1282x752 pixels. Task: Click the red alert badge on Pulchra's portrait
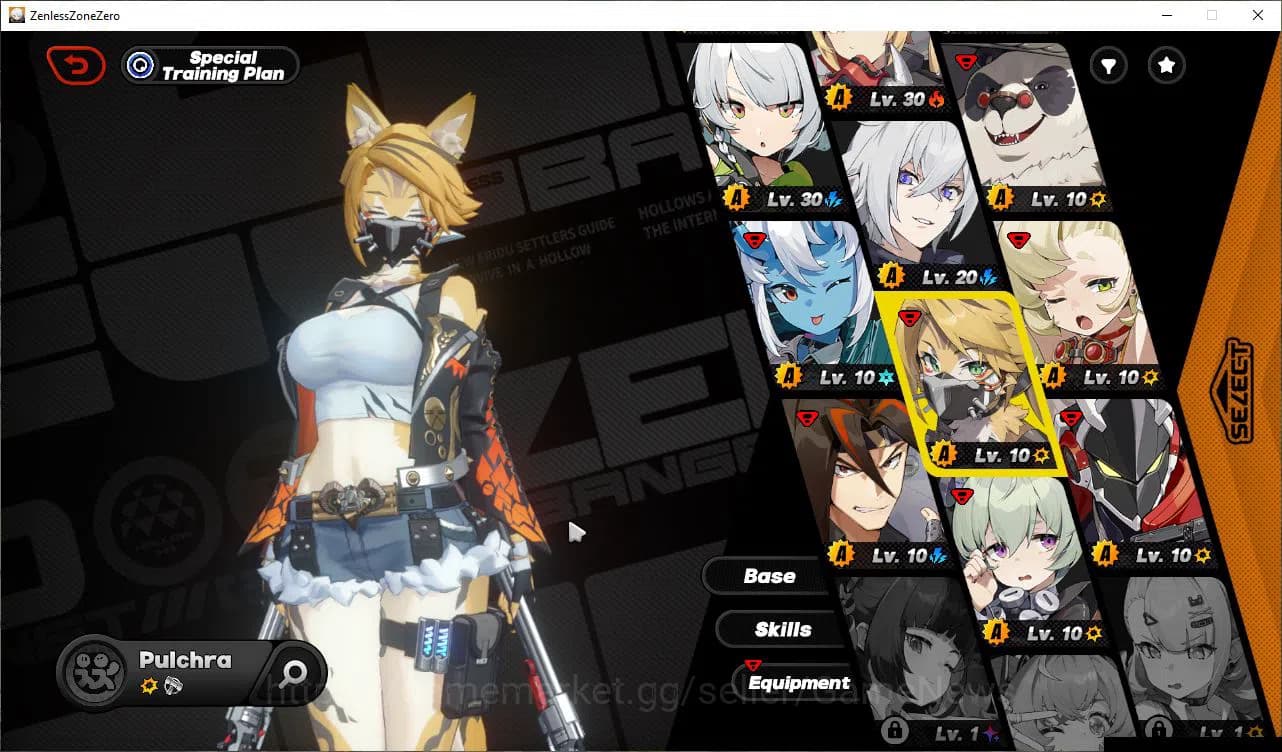pos(909,318)
